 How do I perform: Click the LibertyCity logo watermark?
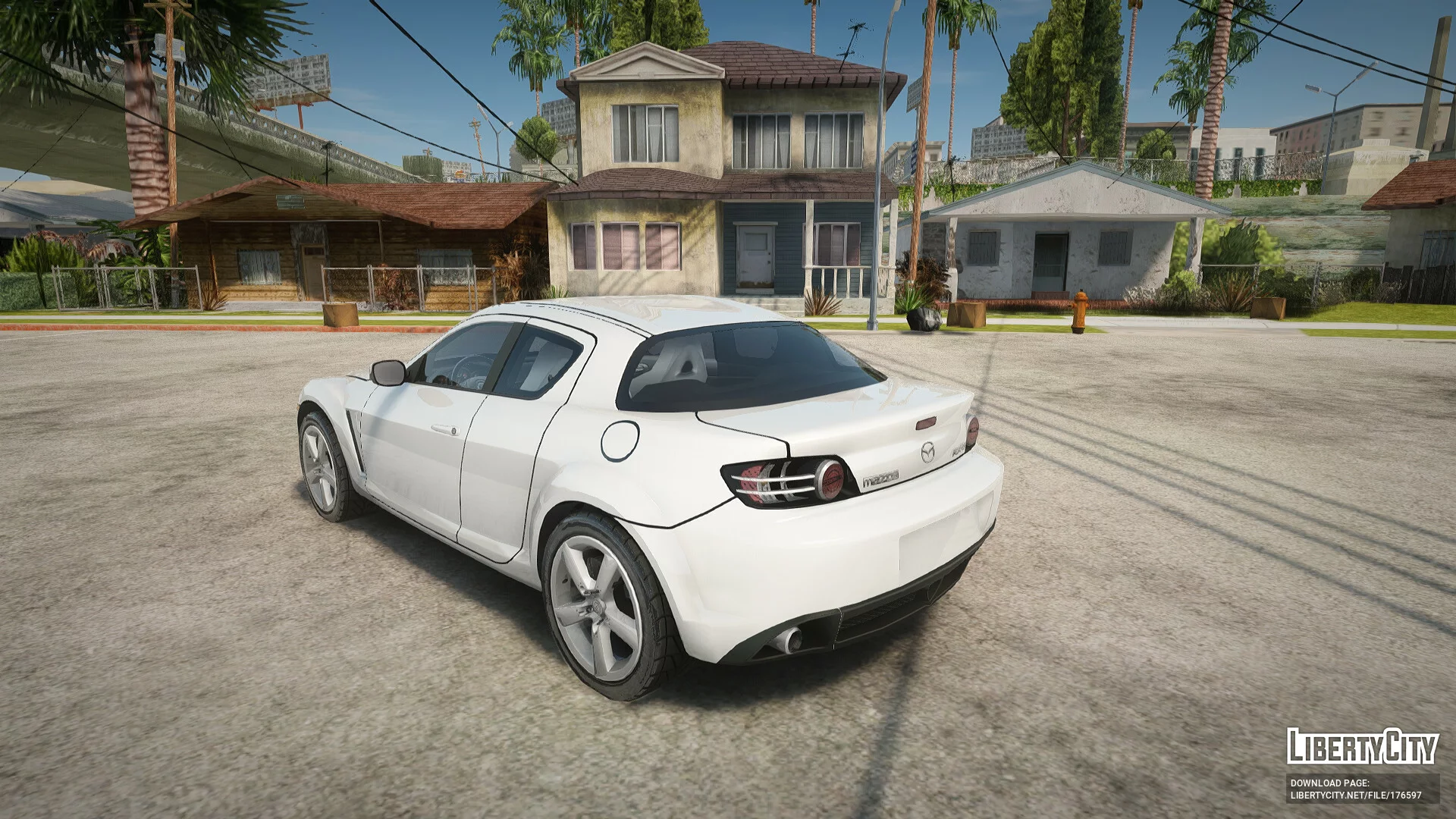click(1362, 747)
